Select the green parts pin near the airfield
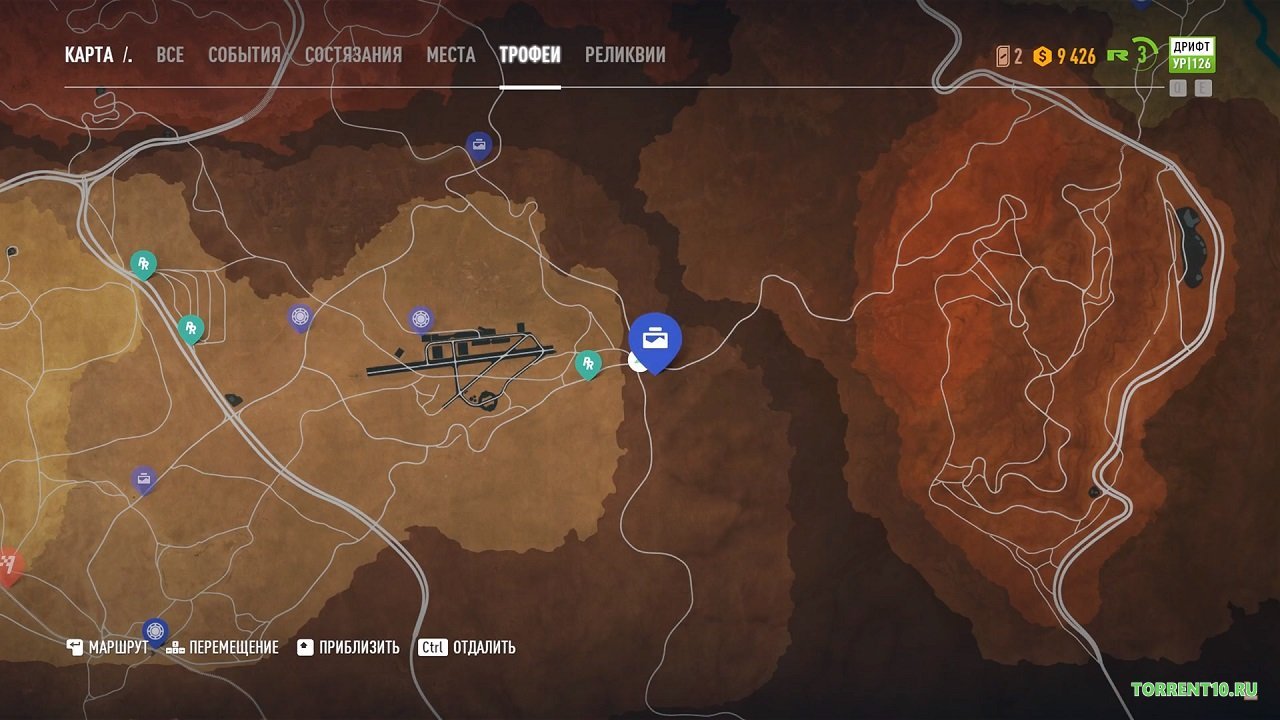 point(590,364)
